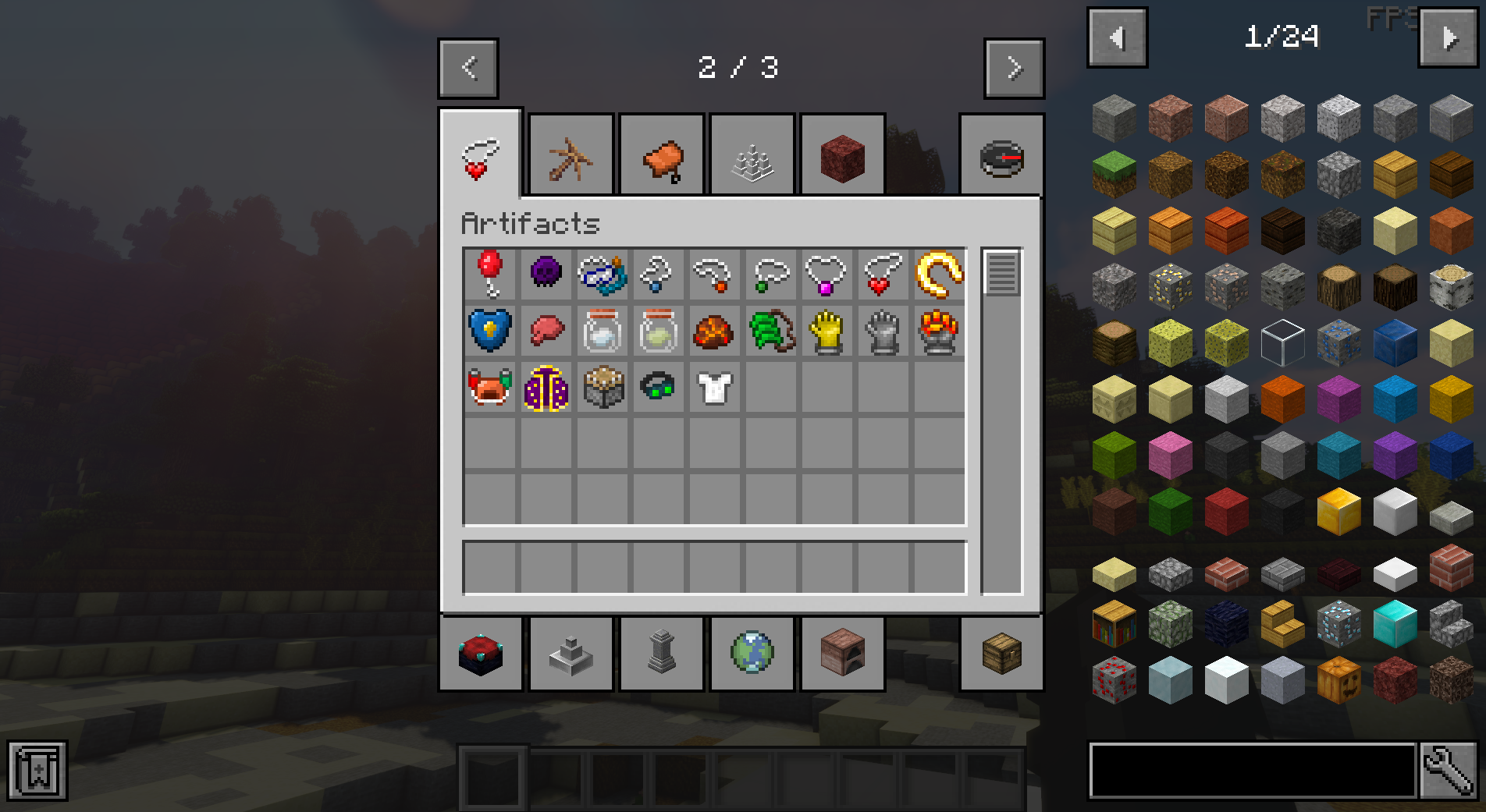Click the chest tab at bottom right

1003,654
